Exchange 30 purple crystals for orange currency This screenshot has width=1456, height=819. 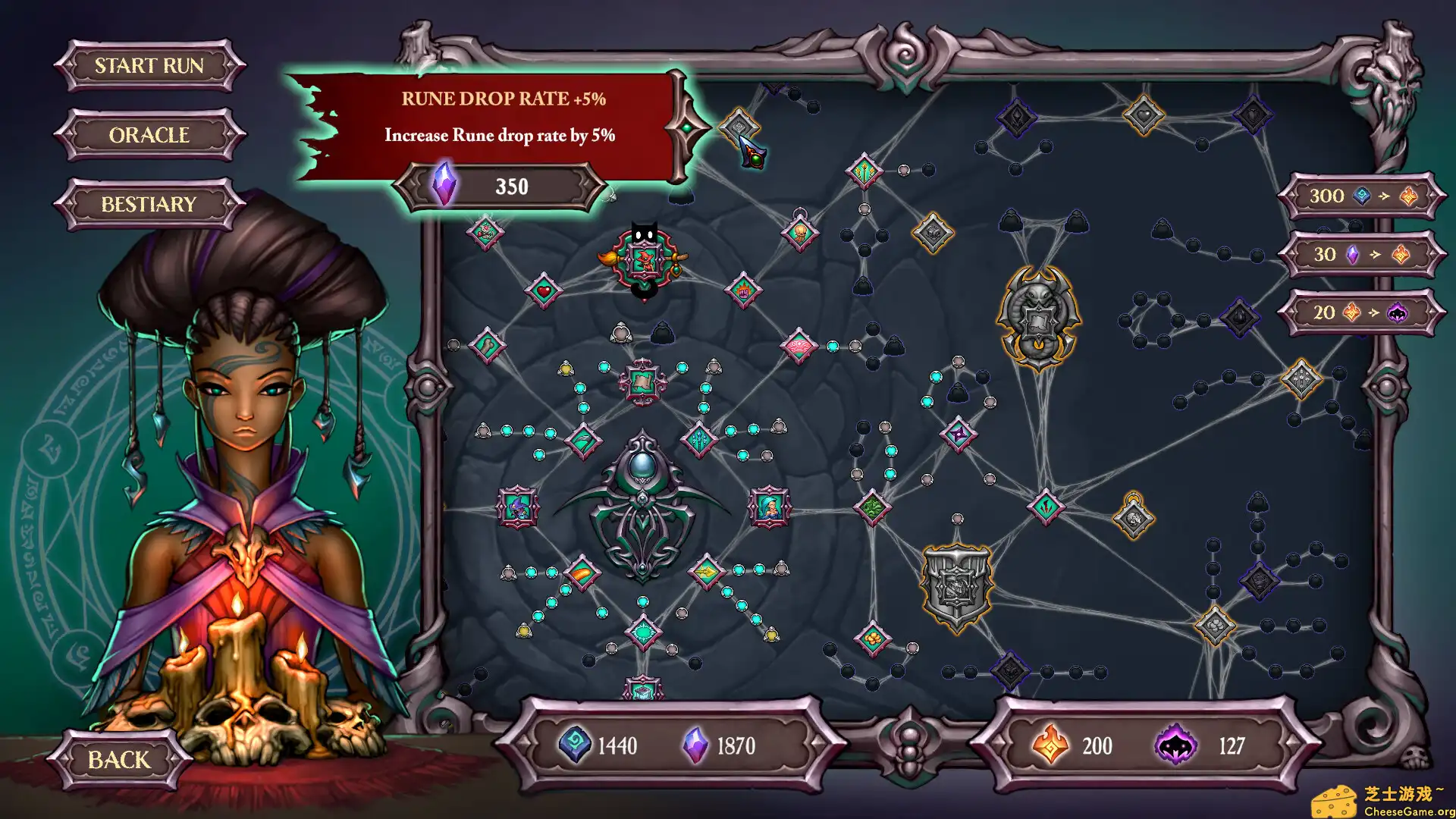(x=1362, y=254)
